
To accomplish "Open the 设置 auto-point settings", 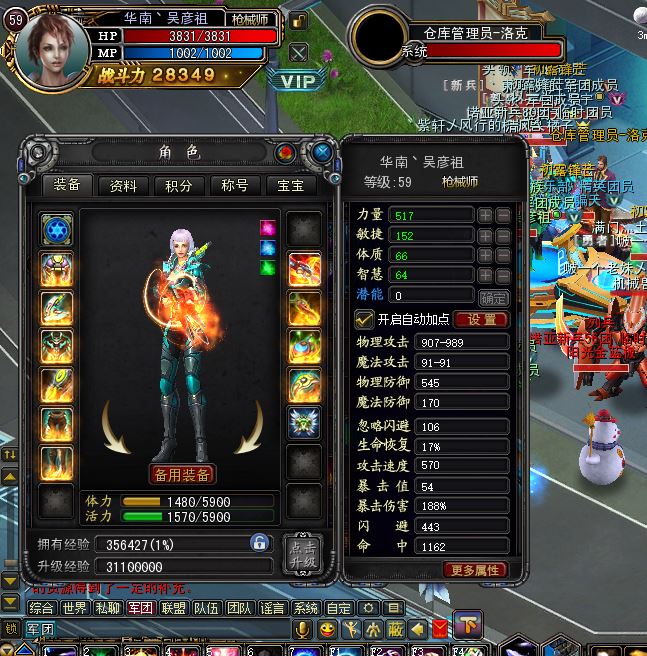I will [x=481, y=319].
